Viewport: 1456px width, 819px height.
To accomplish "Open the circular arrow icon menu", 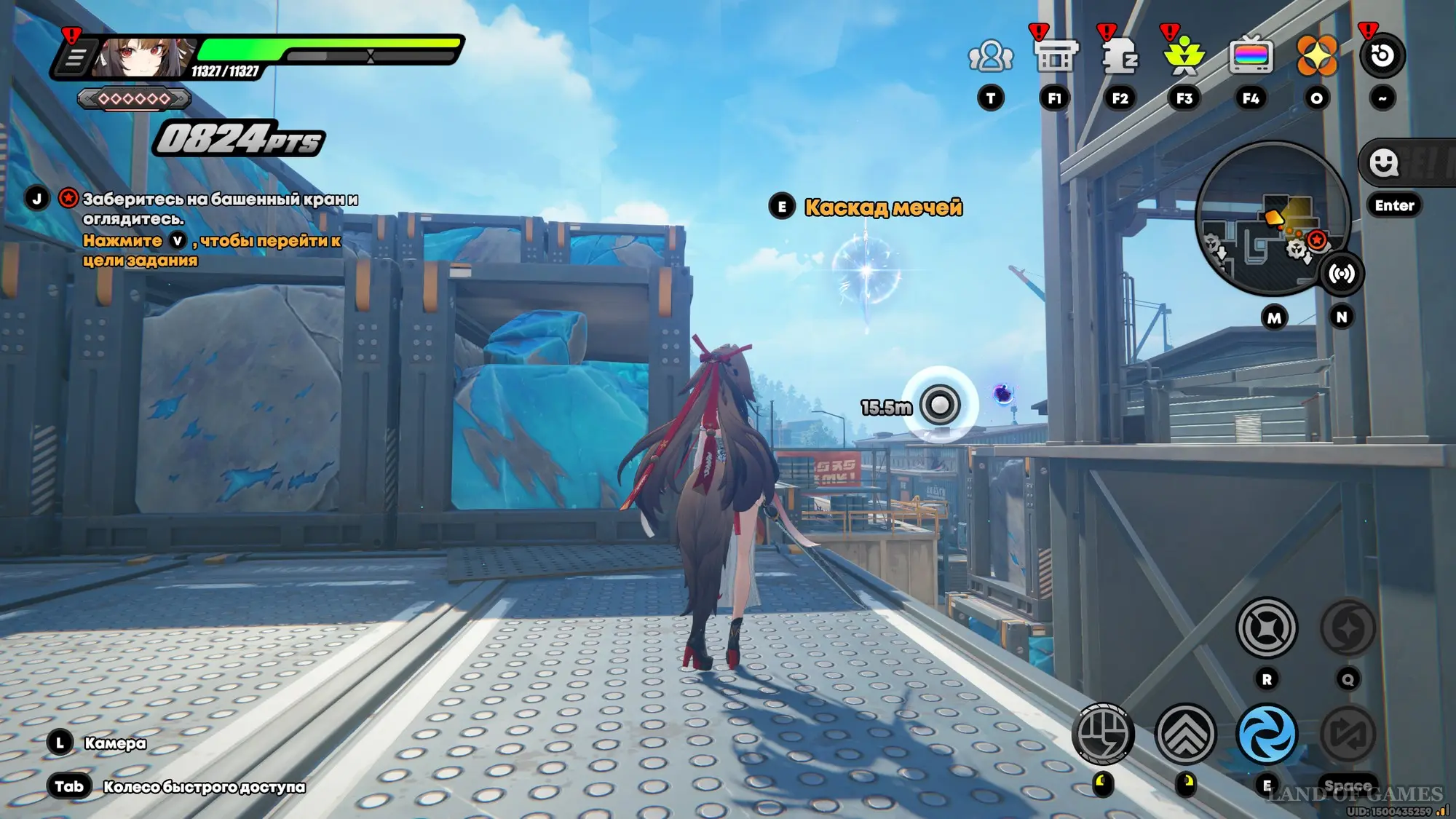I will point(1382,56).
